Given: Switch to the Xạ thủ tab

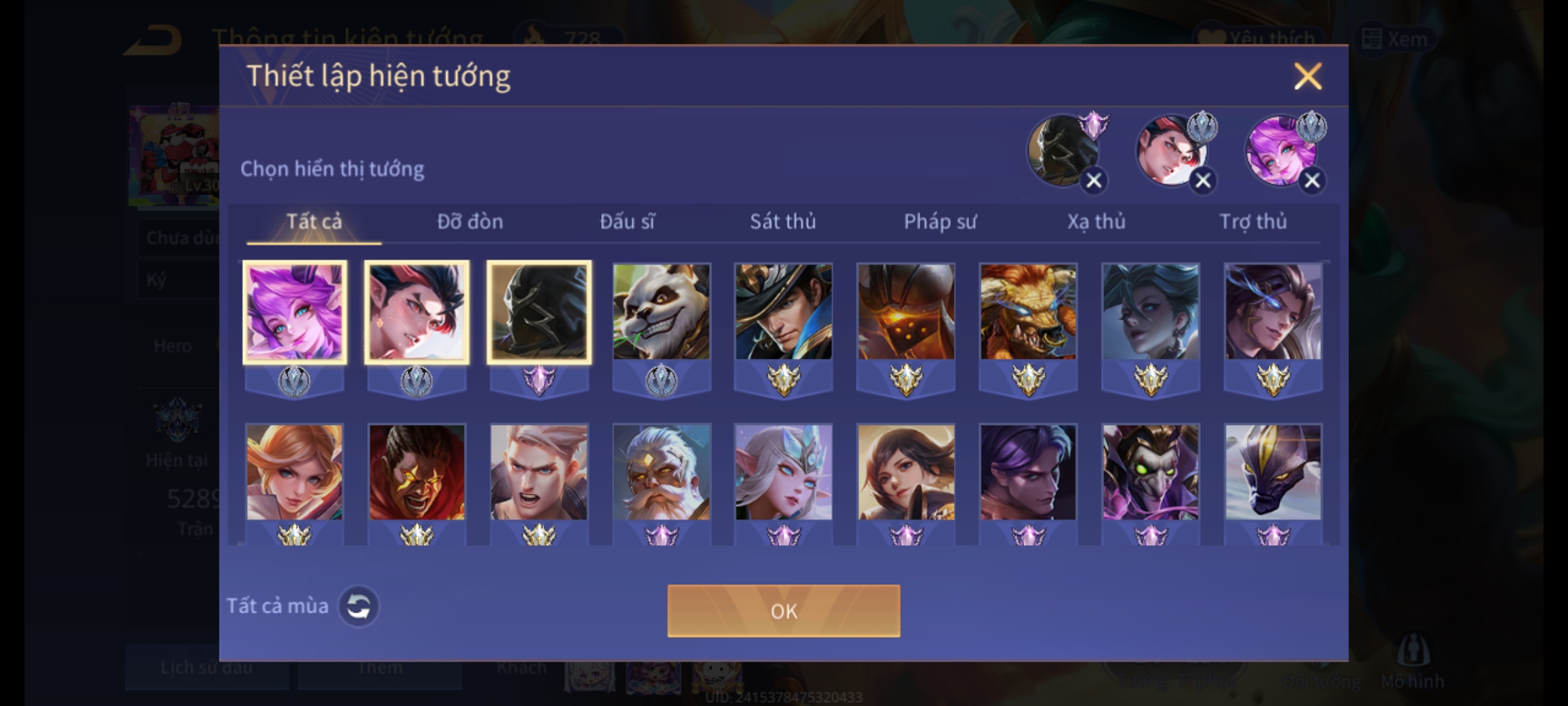Looking at the screenshot, I should (1096, 222).
